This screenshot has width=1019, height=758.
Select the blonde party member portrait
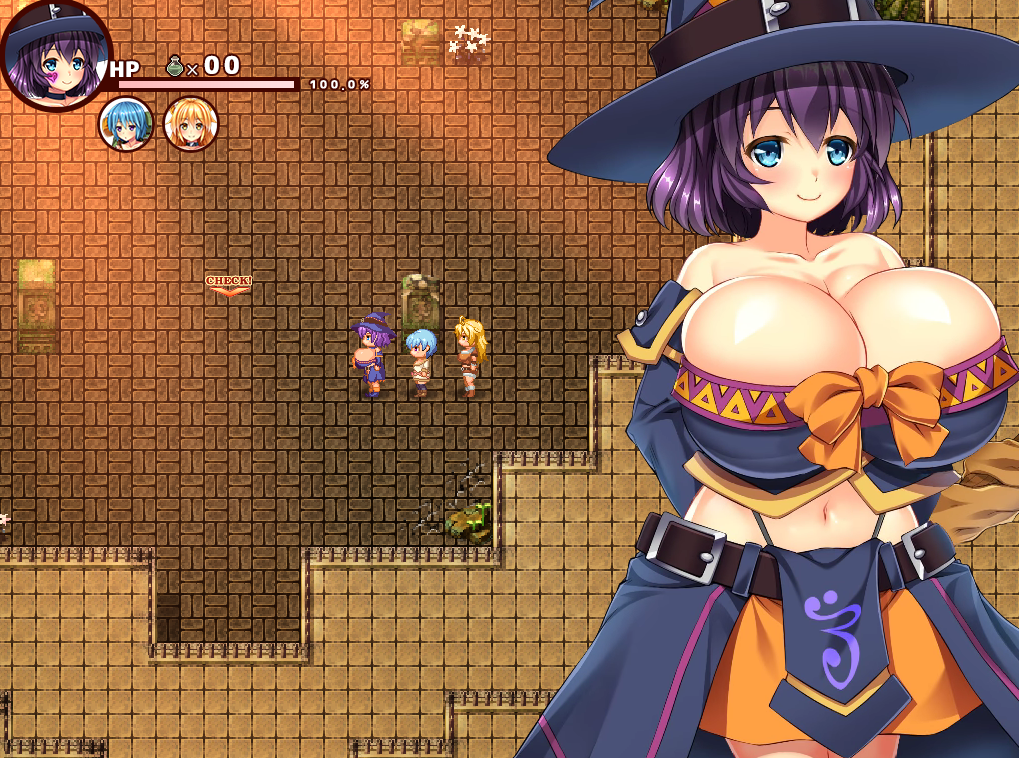pyautogui.click(x=190, y=124)
